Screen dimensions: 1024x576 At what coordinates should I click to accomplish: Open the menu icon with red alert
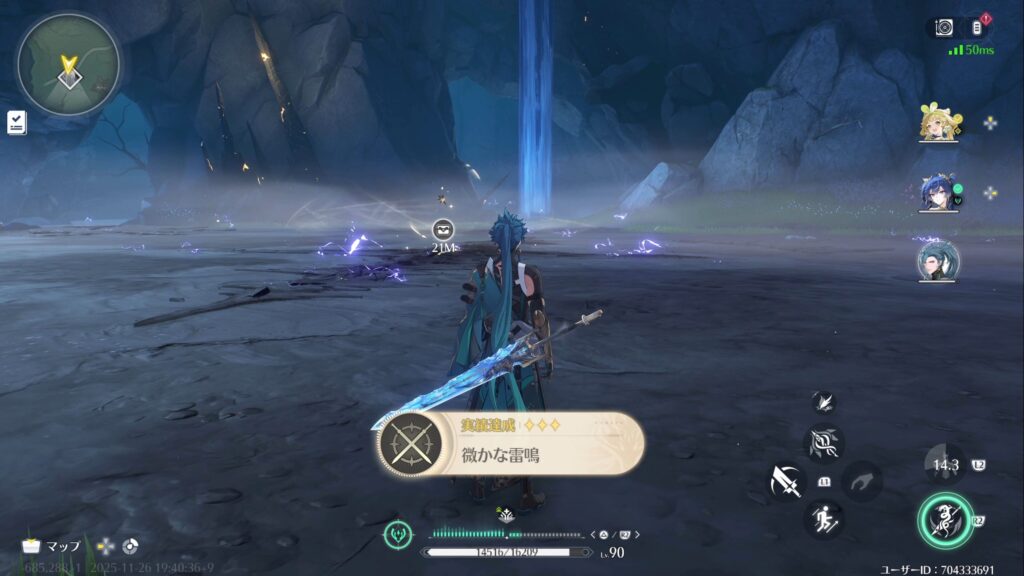[979, 27]
